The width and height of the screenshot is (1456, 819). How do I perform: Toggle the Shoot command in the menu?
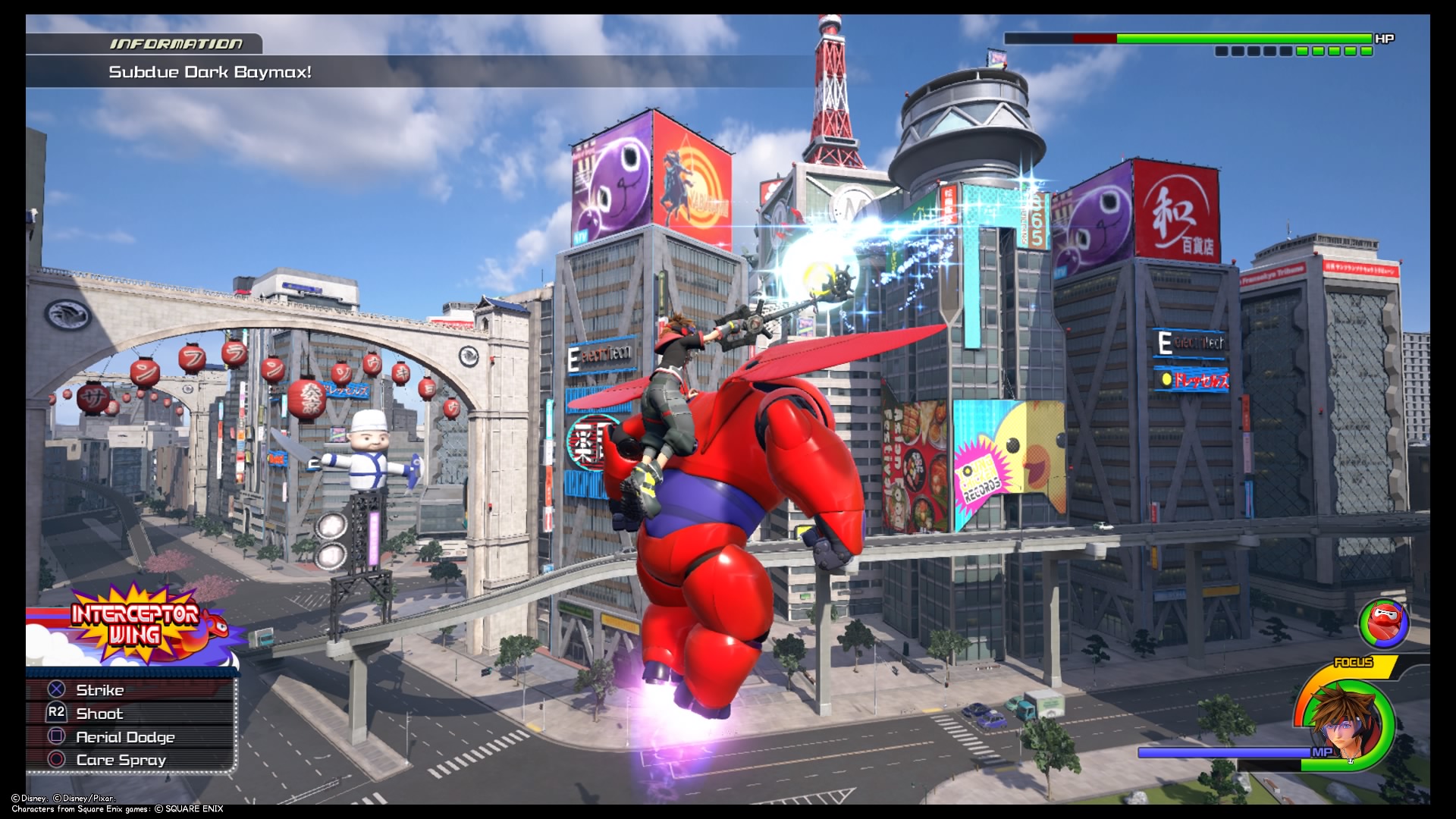pyautogui.click(x=99, y=713)
